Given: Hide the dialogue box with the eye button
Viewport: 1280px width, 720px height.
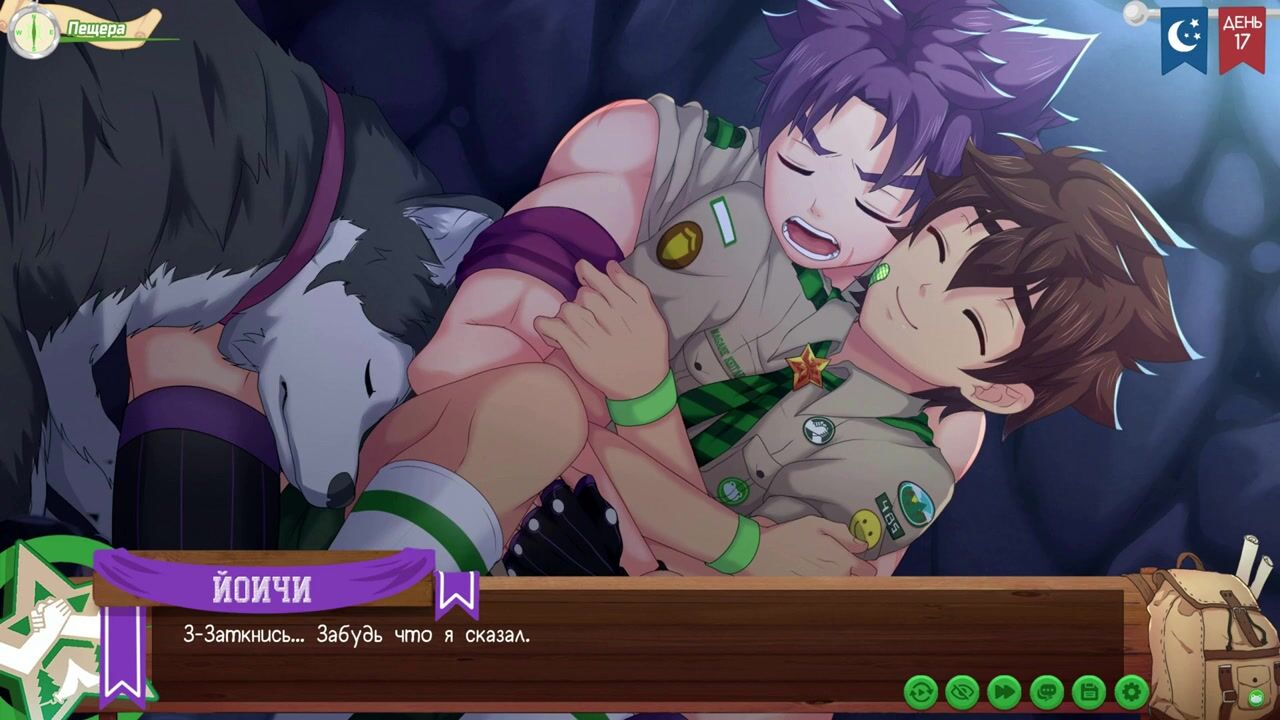Looking at the screenshot, I should pos(962,691).
